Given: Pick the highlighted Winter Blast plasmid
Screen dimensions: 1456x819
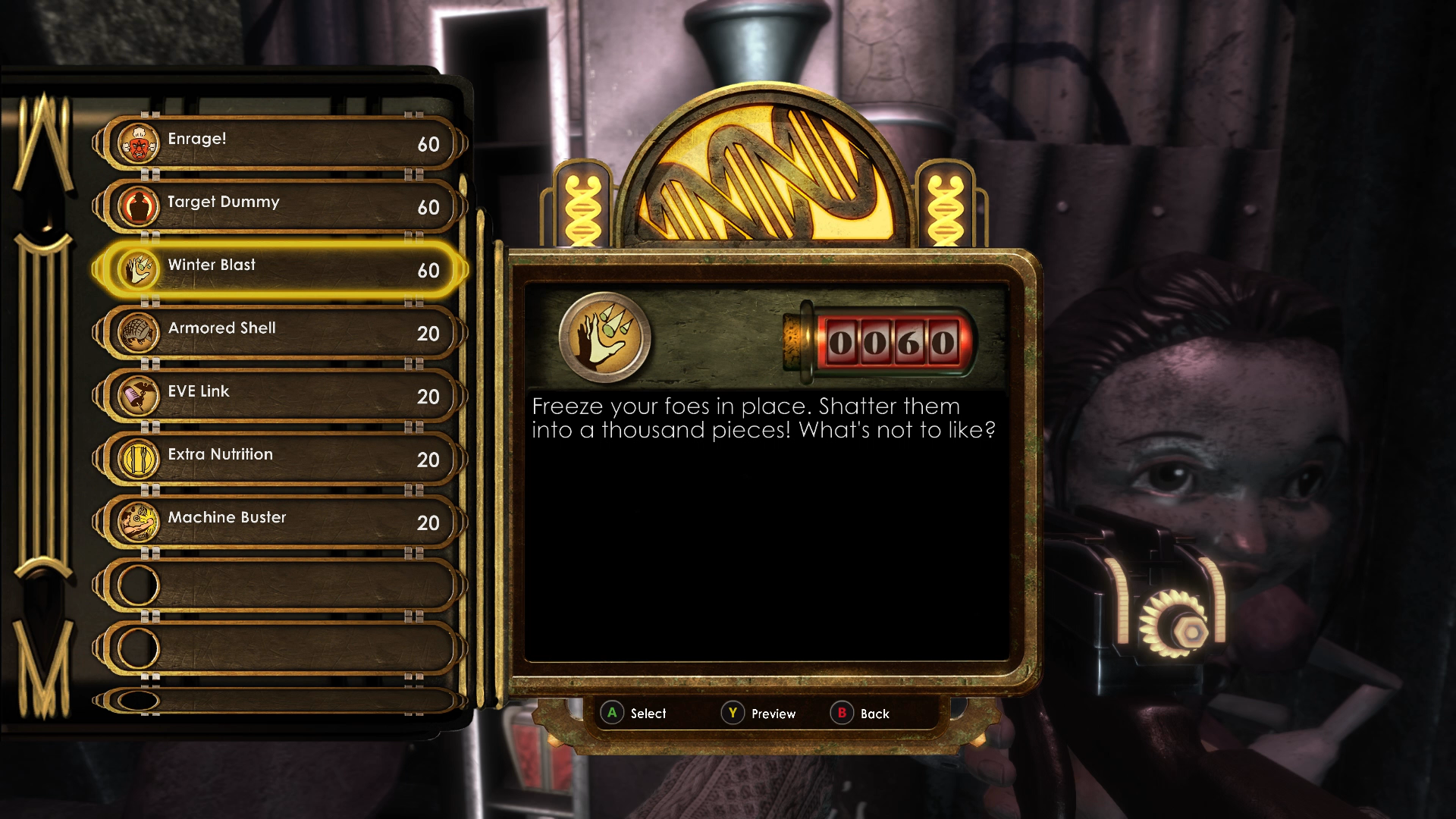Looking at the screenshot, I should 281,268.
